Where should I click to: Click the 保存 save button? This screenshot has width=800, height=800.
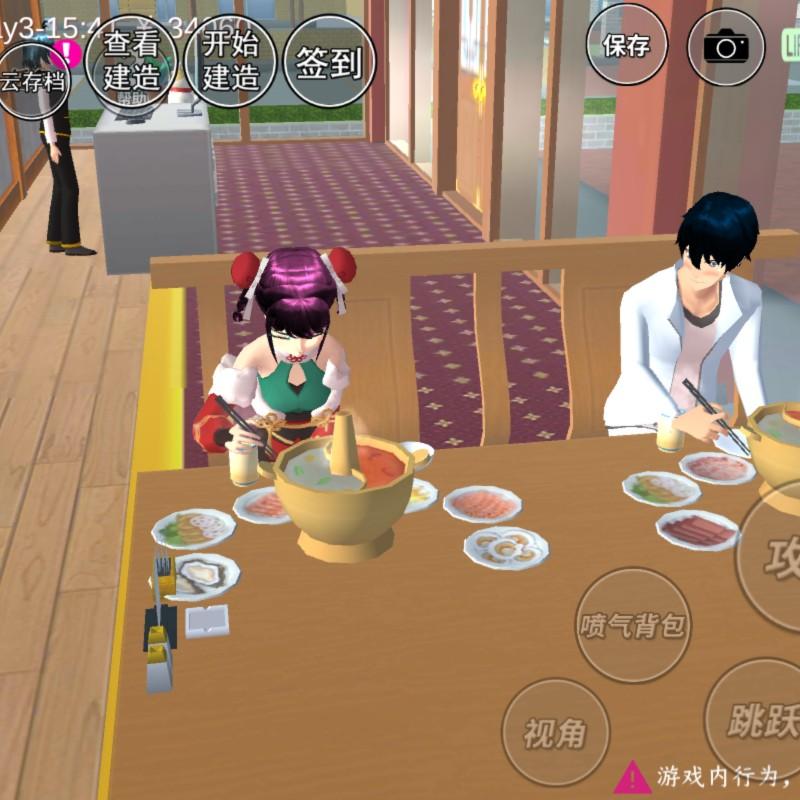(626, 45)
